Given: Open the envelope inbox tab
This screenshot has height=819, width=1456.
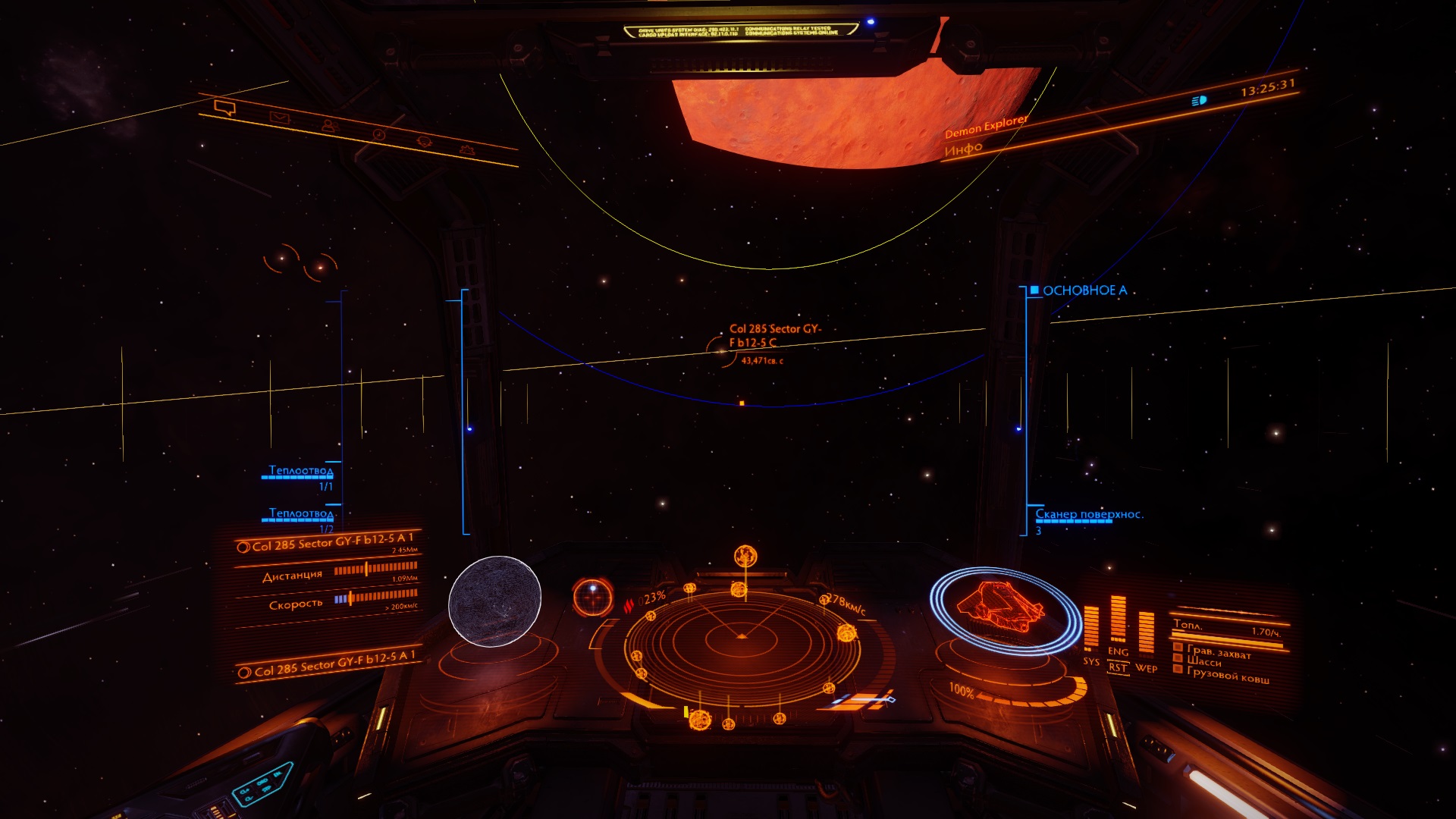Looking at the screenshot, I should (279, 118).
